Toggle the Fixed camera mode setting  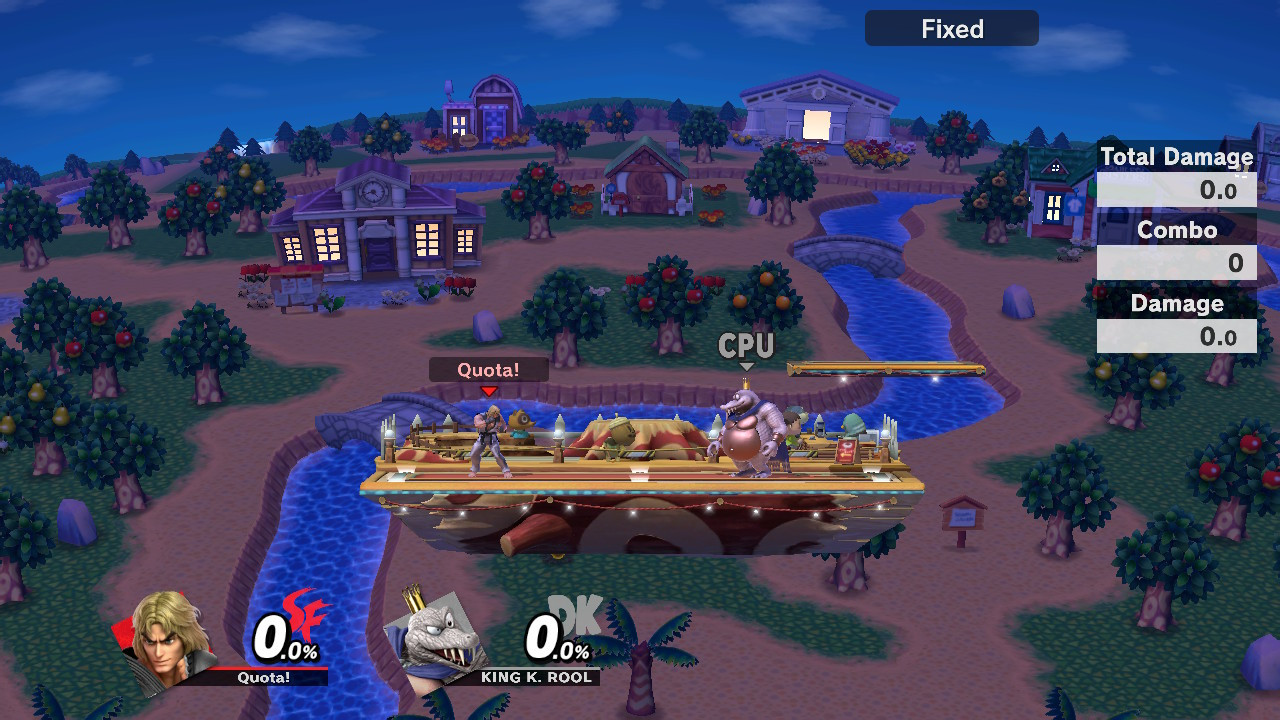pyautogui.click(x=950, y=28)
